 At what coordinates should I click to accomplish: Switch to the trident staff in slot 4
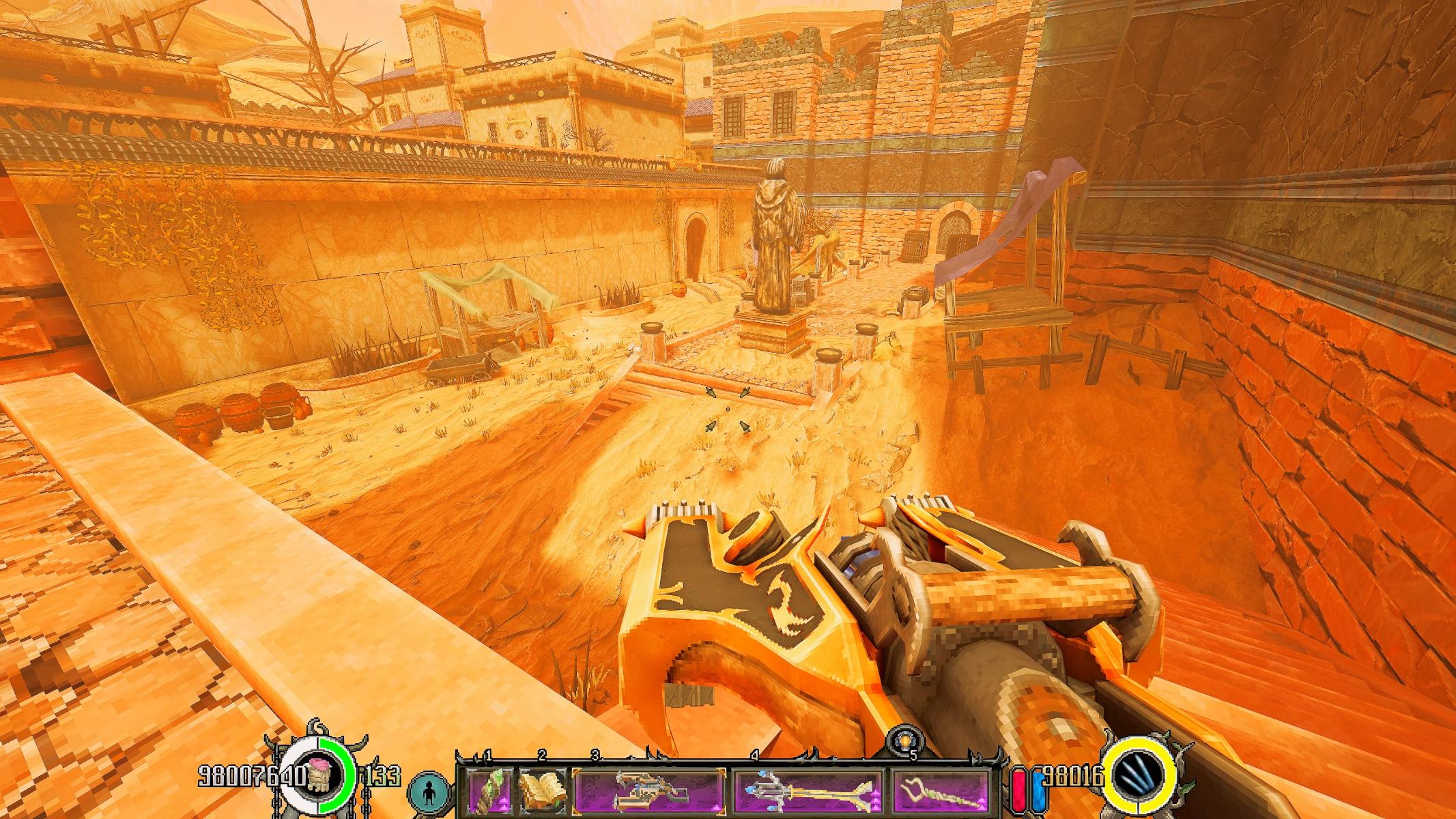(x=808, y=795)
